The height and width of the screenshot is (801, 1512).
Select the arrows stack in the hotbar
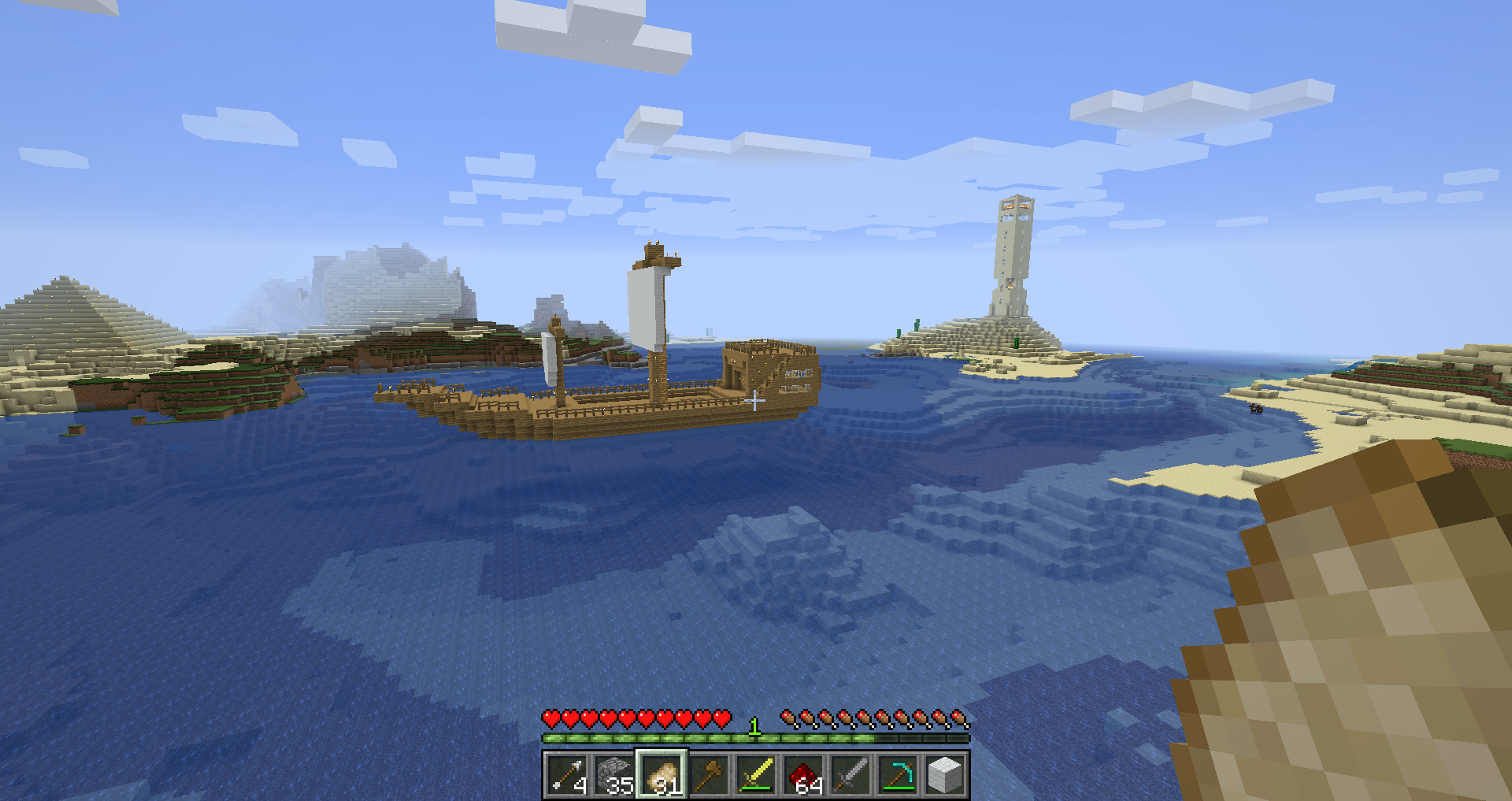[567, 775]
